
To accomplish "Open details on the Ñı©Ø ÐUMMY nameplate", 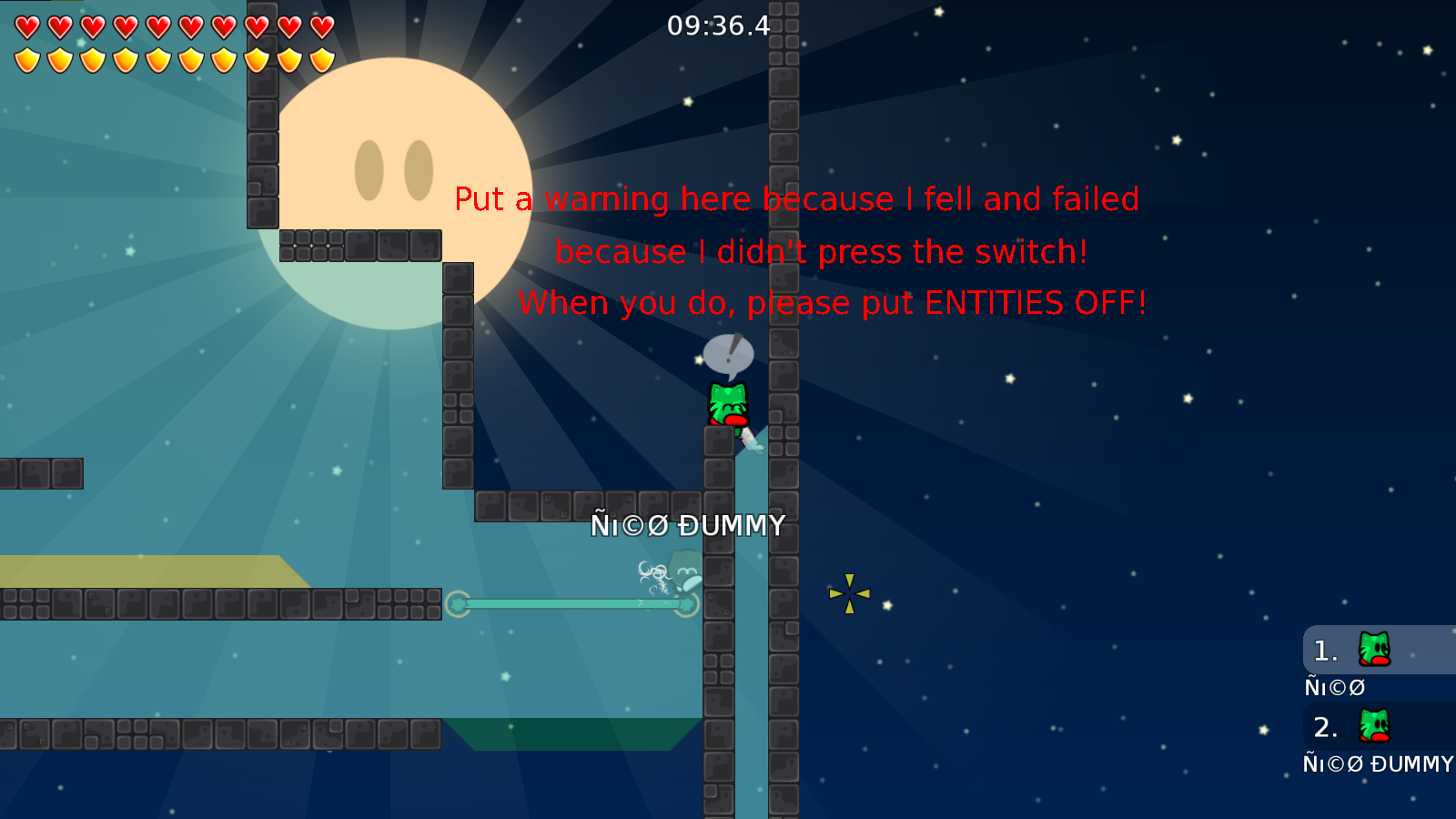I will click(689, 525).
